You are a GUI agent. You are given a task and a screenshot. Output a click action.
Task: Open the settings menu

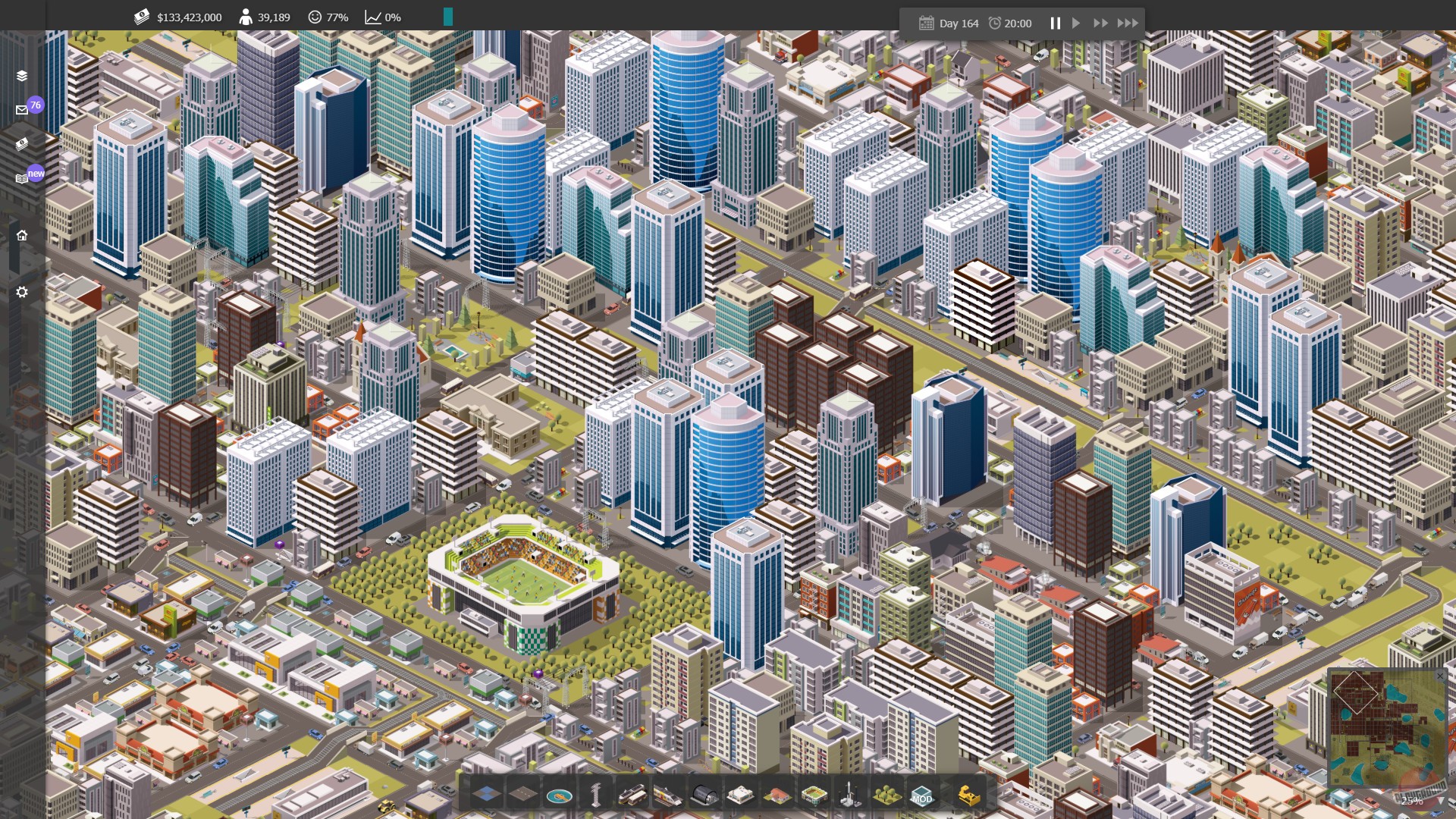pyautogui.click(x=21, y=291)
